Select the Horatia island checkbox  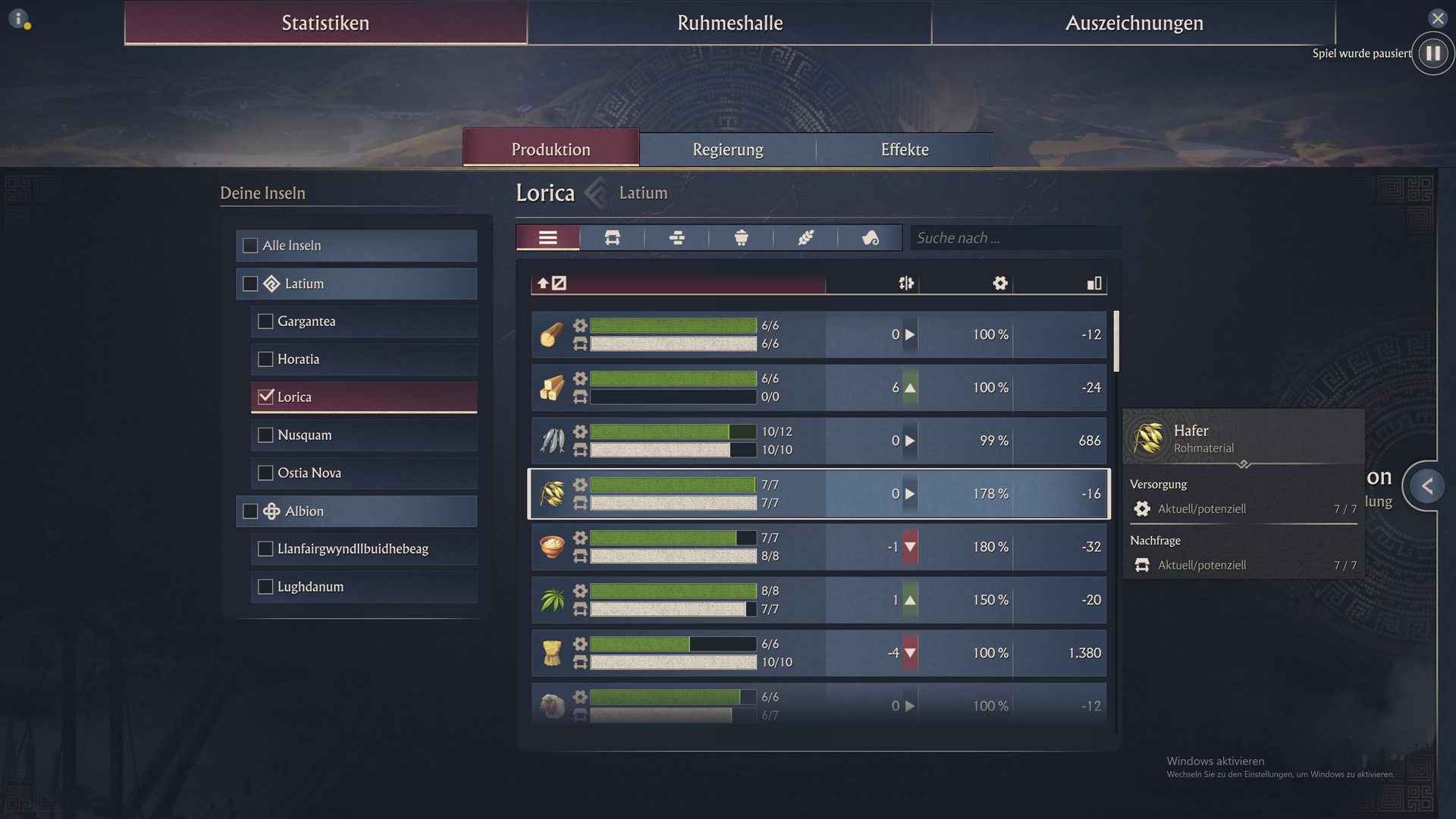tap(265, 359)
